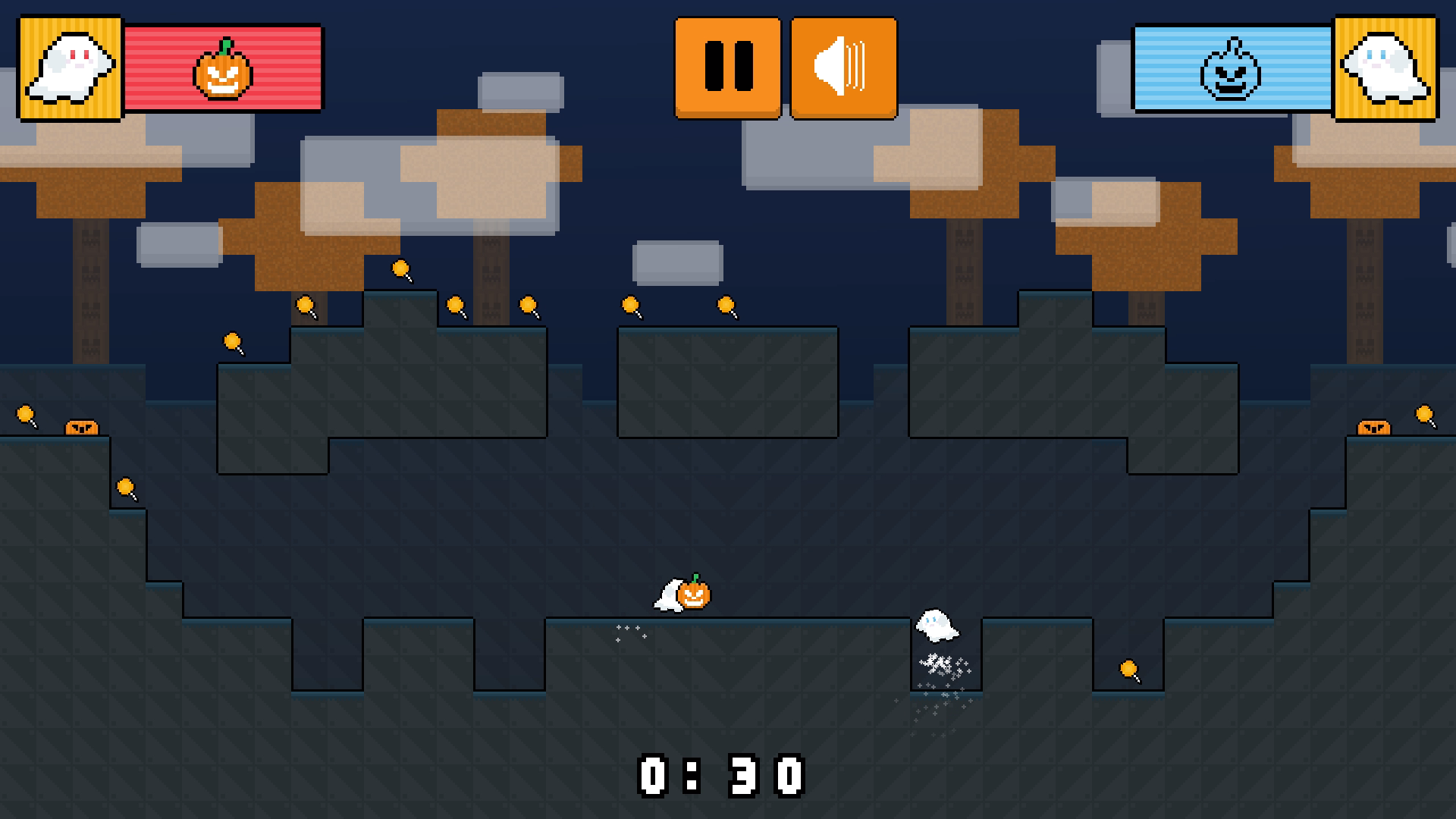Toggle sound with the speaker button
The height and width of the screenshot is (819, 1456).
843,67
